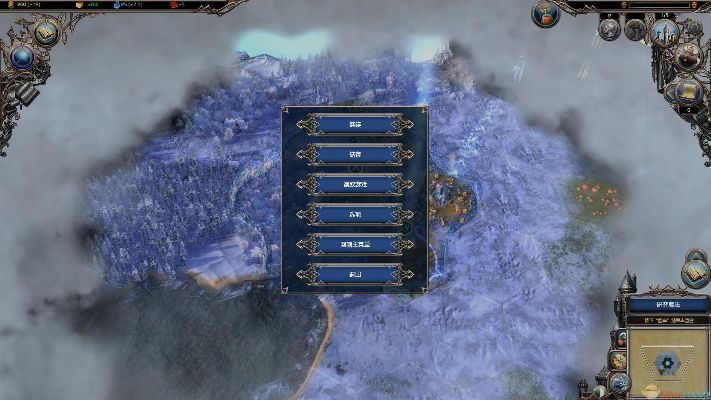Click the yellow scroll on blue icon
711x400 pixels.
pos(689,92)
